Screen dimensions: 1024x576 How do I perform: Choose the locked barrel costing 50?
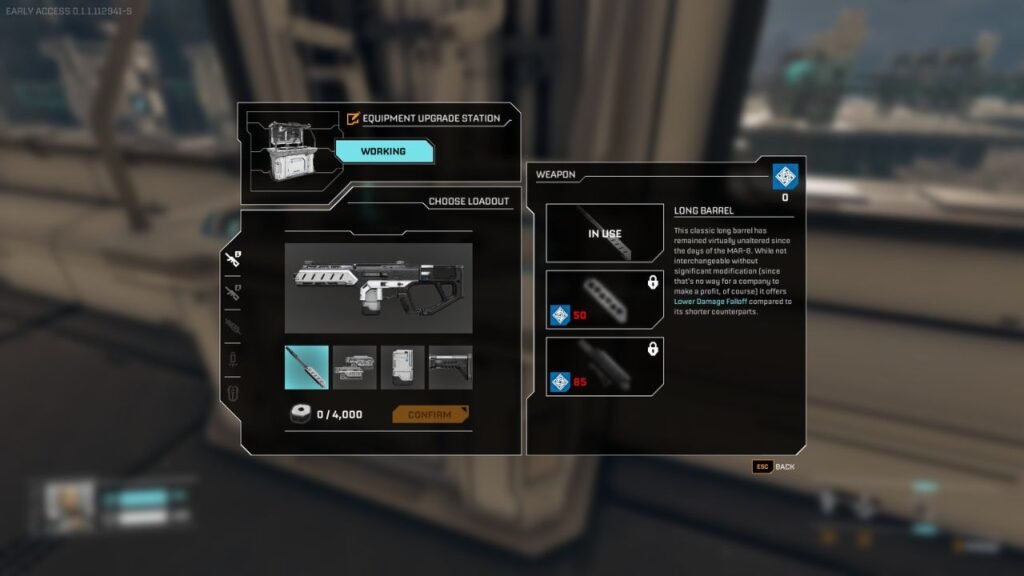coord(605,299)
